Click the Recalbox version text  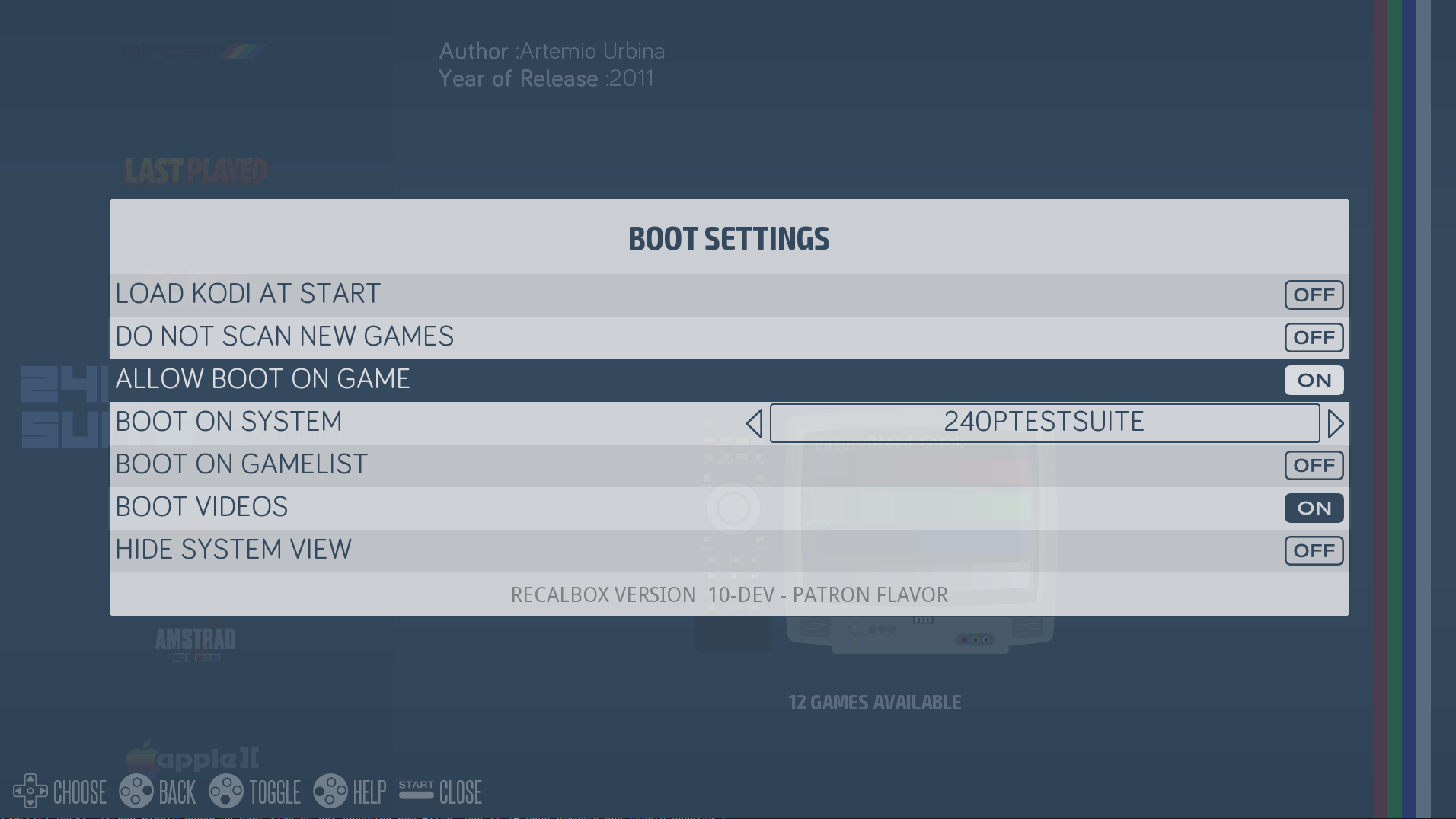point(728,594)
